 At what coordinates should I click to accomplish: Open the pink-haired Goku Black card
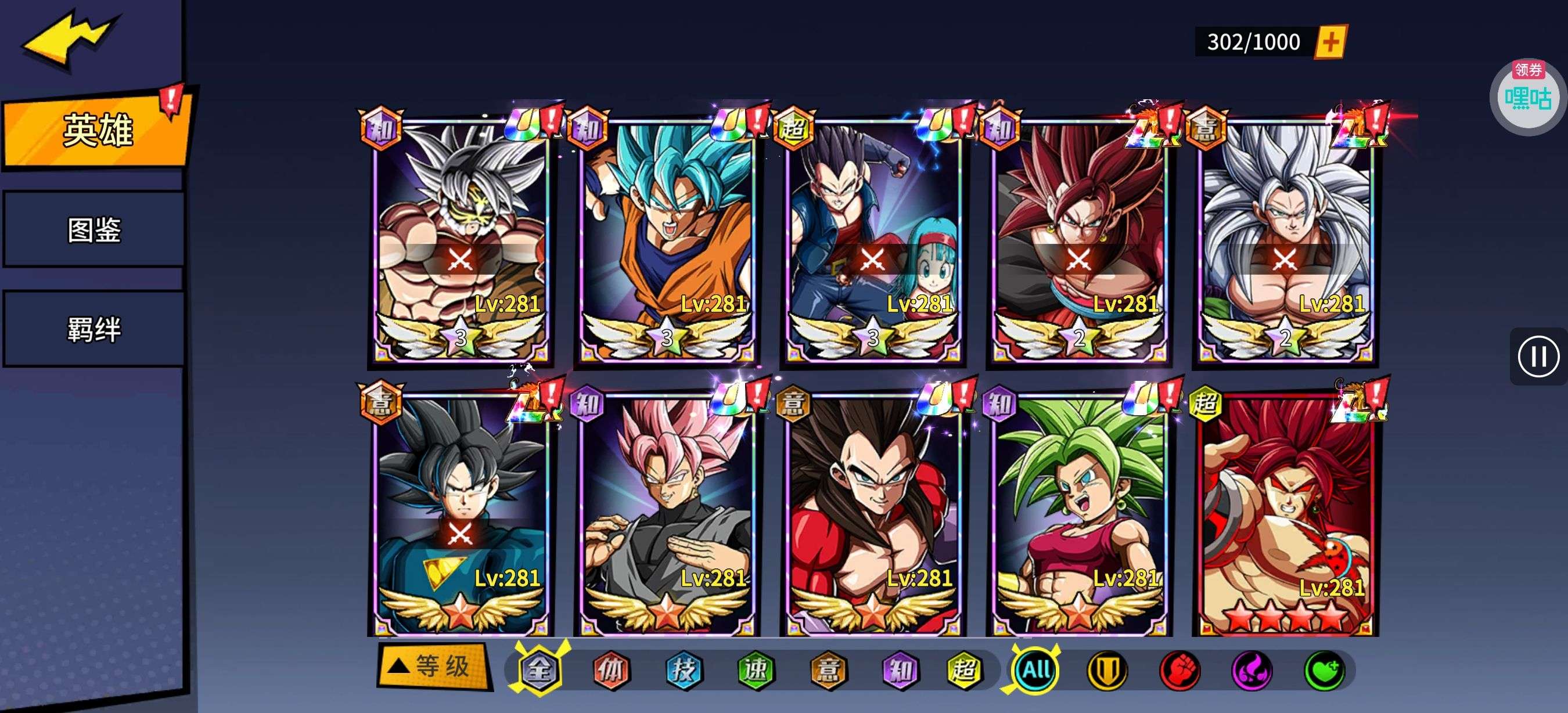[667, 514]
